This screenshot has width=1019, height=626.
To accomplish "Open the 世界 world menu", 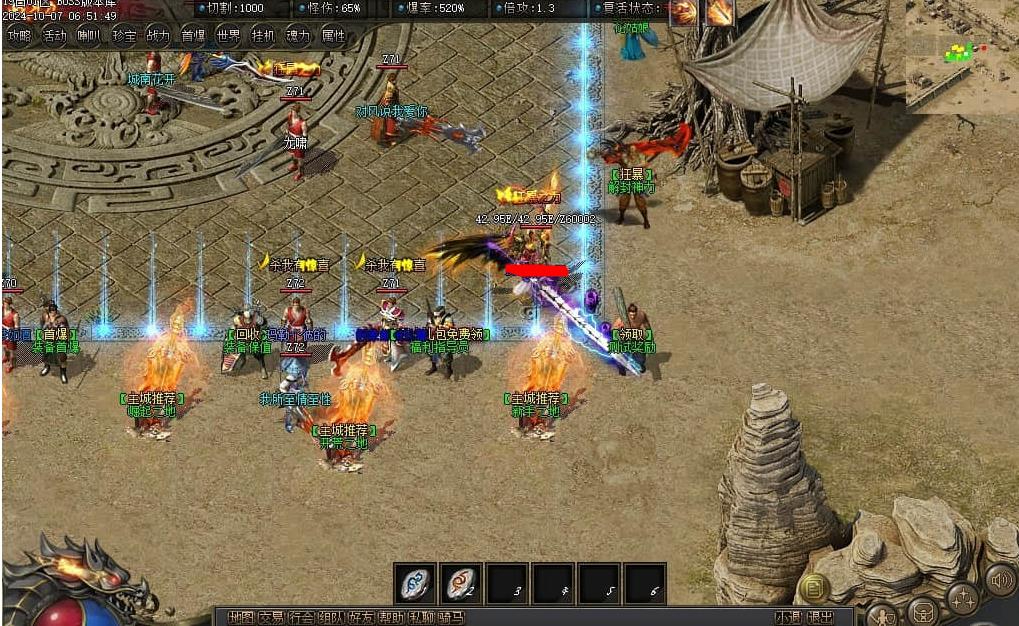I will pos(228,36).
